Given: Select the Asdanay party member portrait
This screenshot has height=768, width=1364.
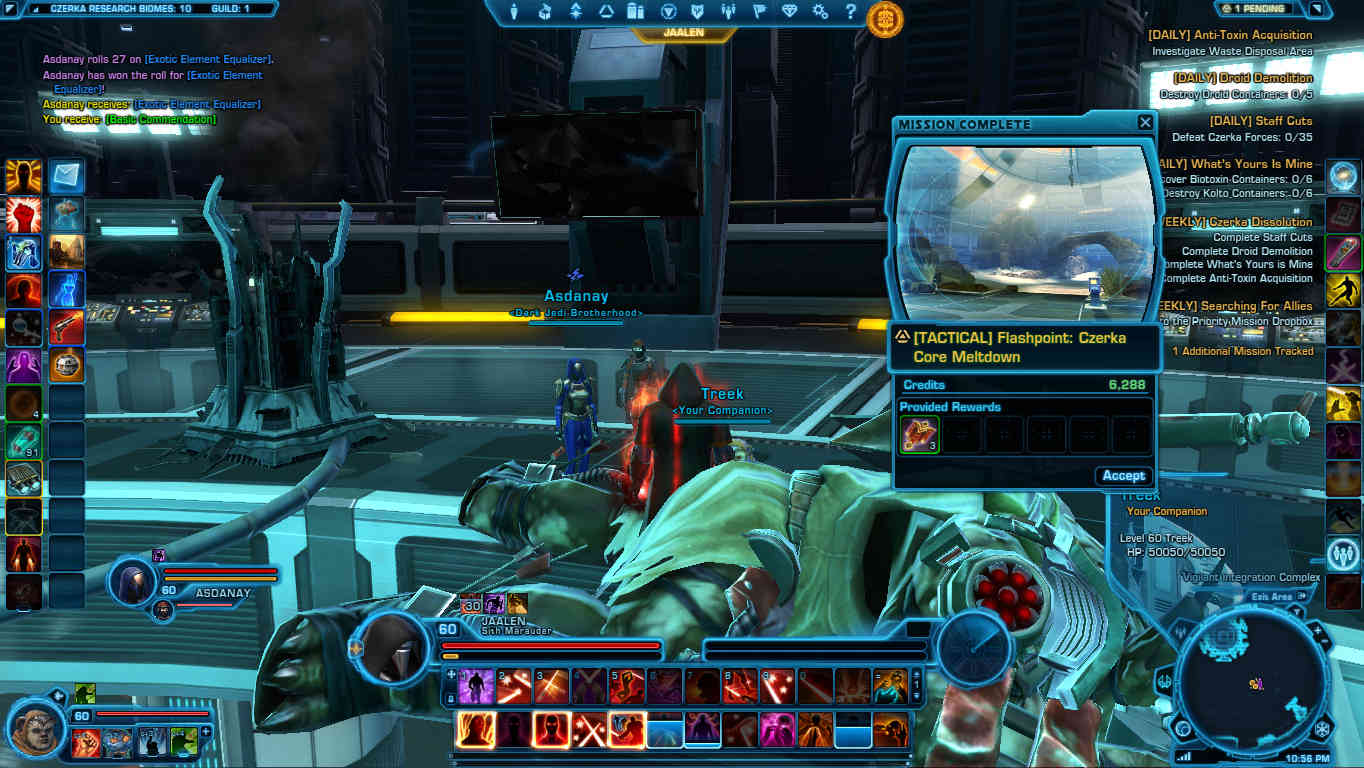Looking at the screenshot, I should pyautogui.click(x=135, y=579).
